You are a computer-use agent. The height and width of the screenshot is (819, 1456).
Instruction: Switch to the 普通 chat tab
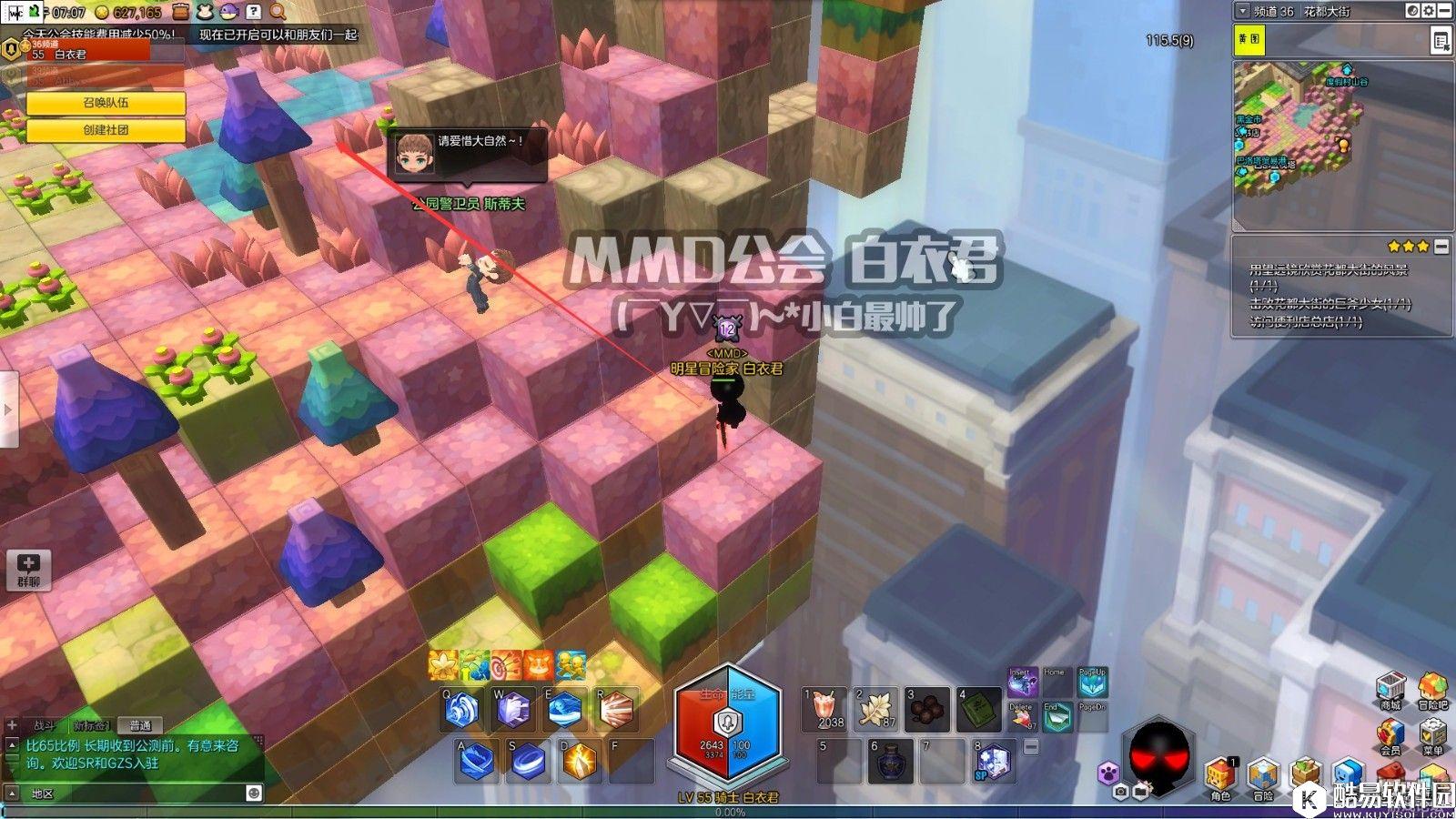[140, 725]
